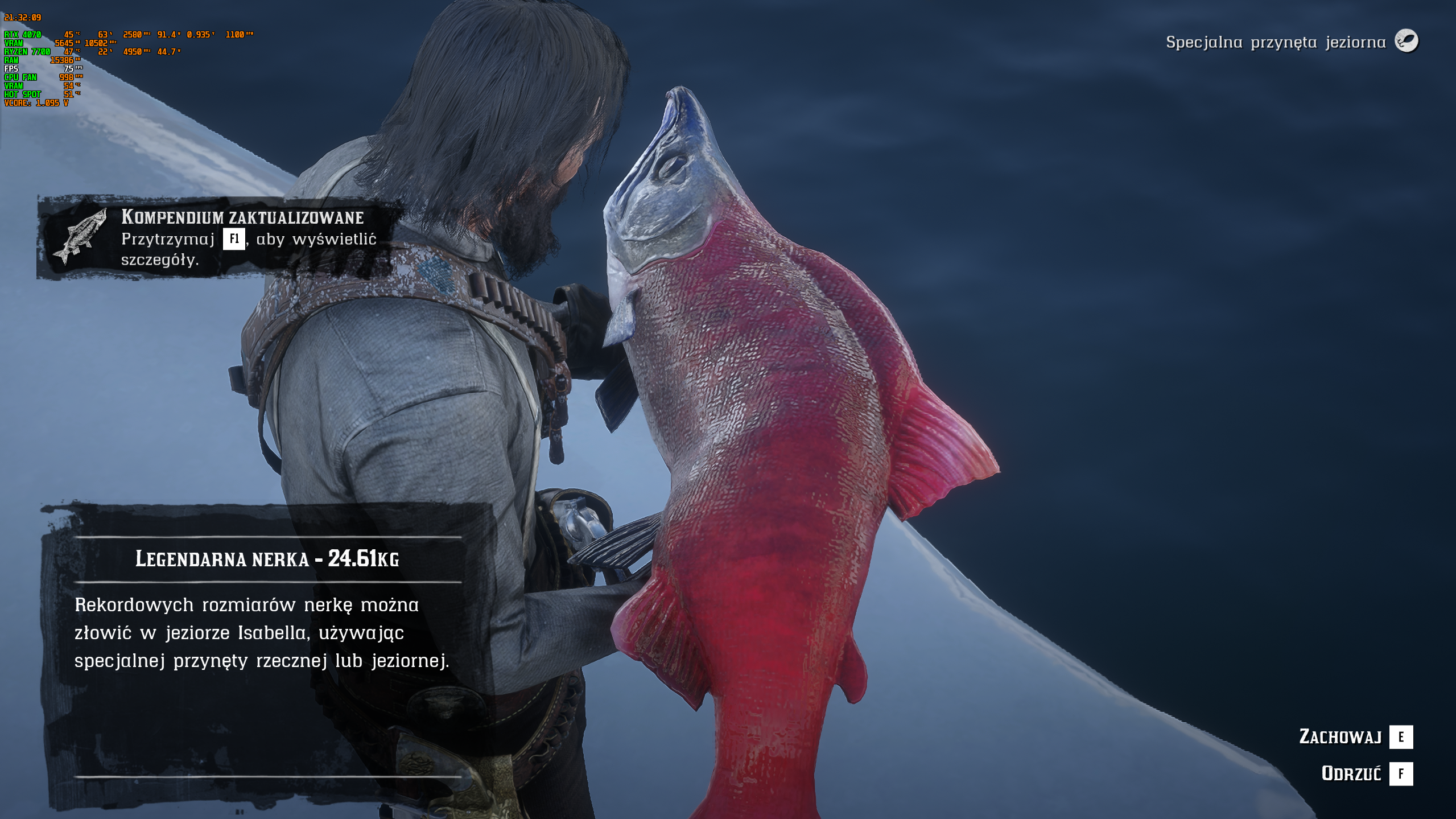
Task: Click the special lake lure icon
Action: (x=1406, y=42)
